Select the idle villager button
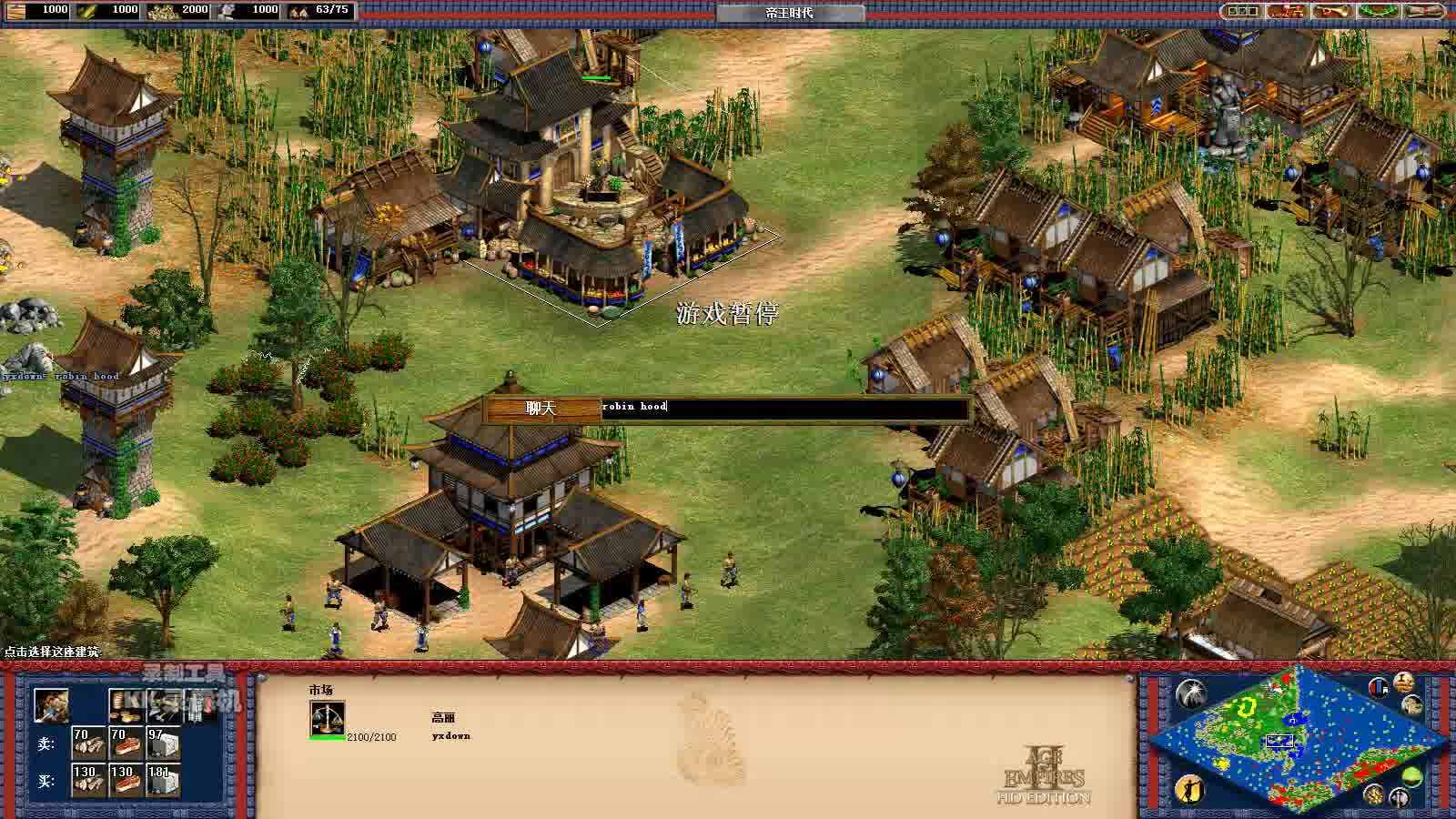 tap(1189, 788)
